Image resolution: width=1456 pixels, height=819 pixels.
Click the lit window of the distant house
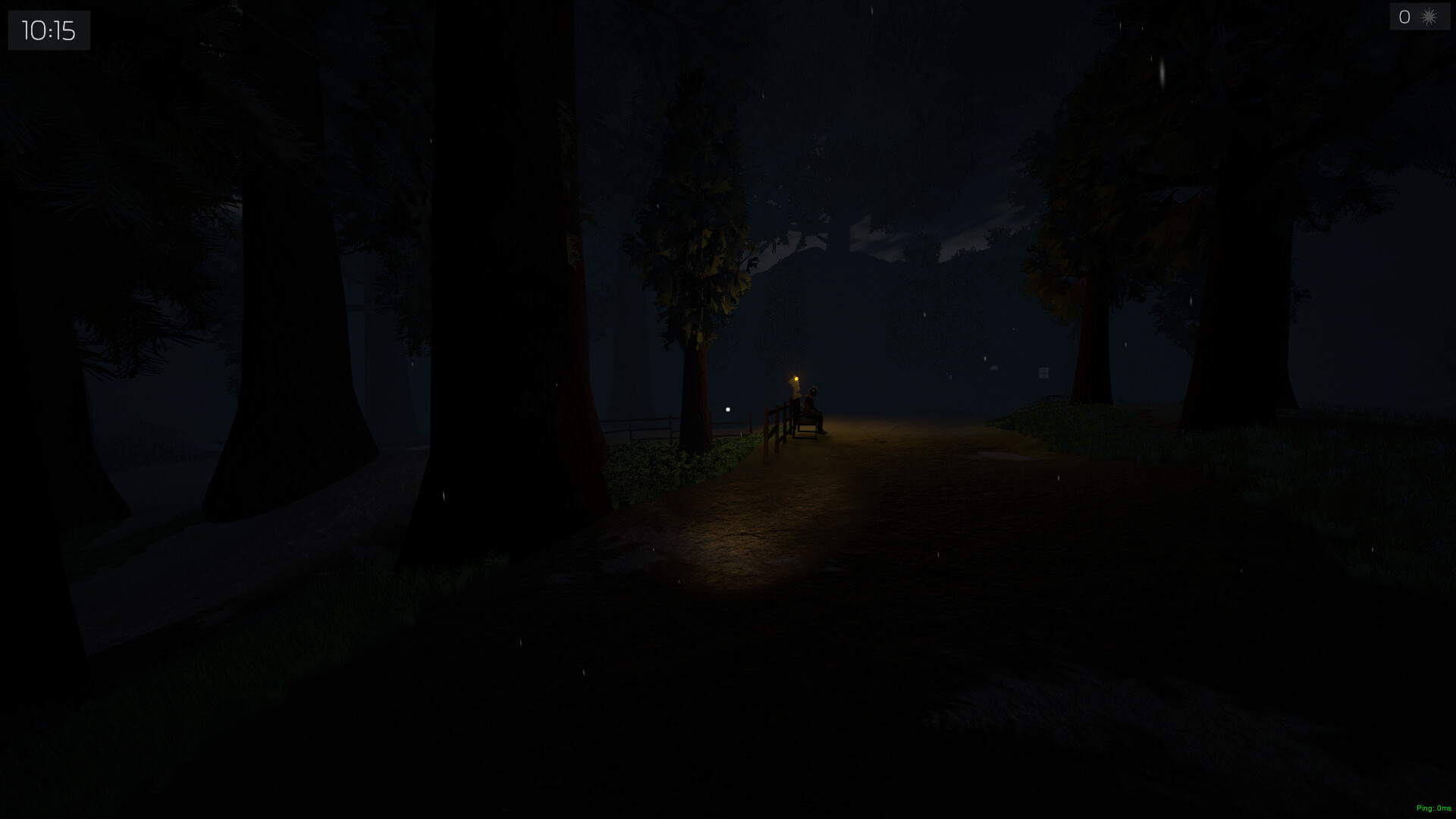[x=1044, y=373]
